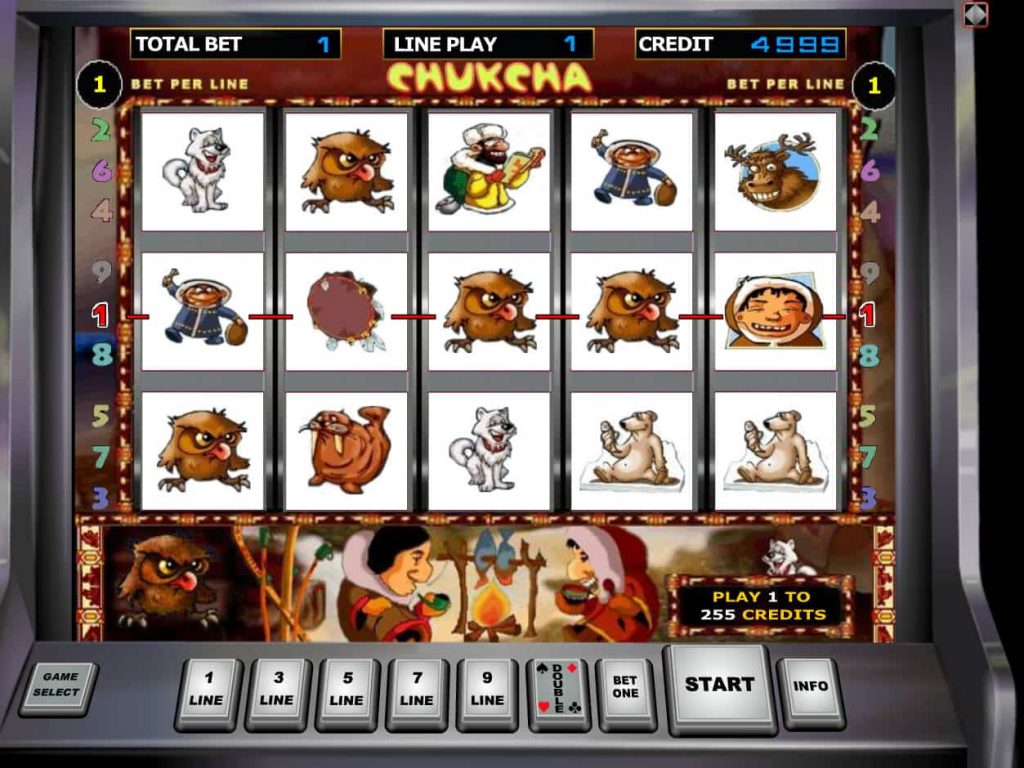The height and width of the screenshot is (768, 1024).
Task: Pick the 7 Line button
Action: (417, 692)
